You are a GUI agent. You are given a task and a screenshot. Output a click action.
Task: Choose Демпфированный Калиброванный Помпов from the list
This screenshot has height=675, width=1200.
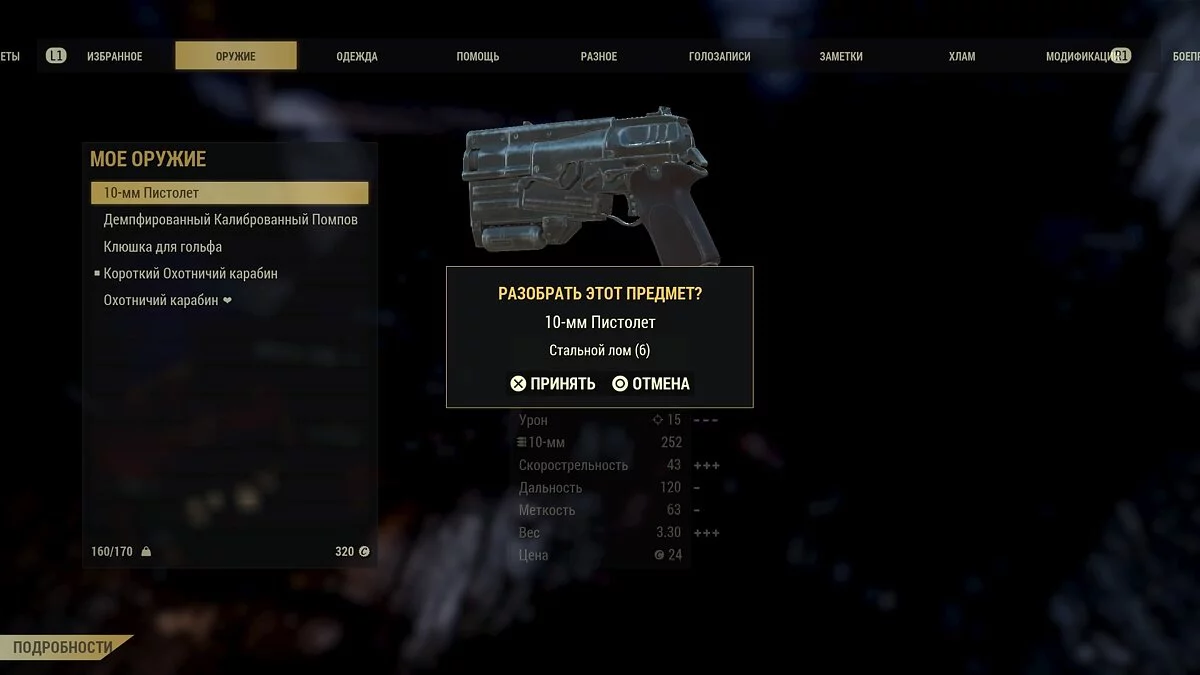pyautogui.click(x=230, y=220)
